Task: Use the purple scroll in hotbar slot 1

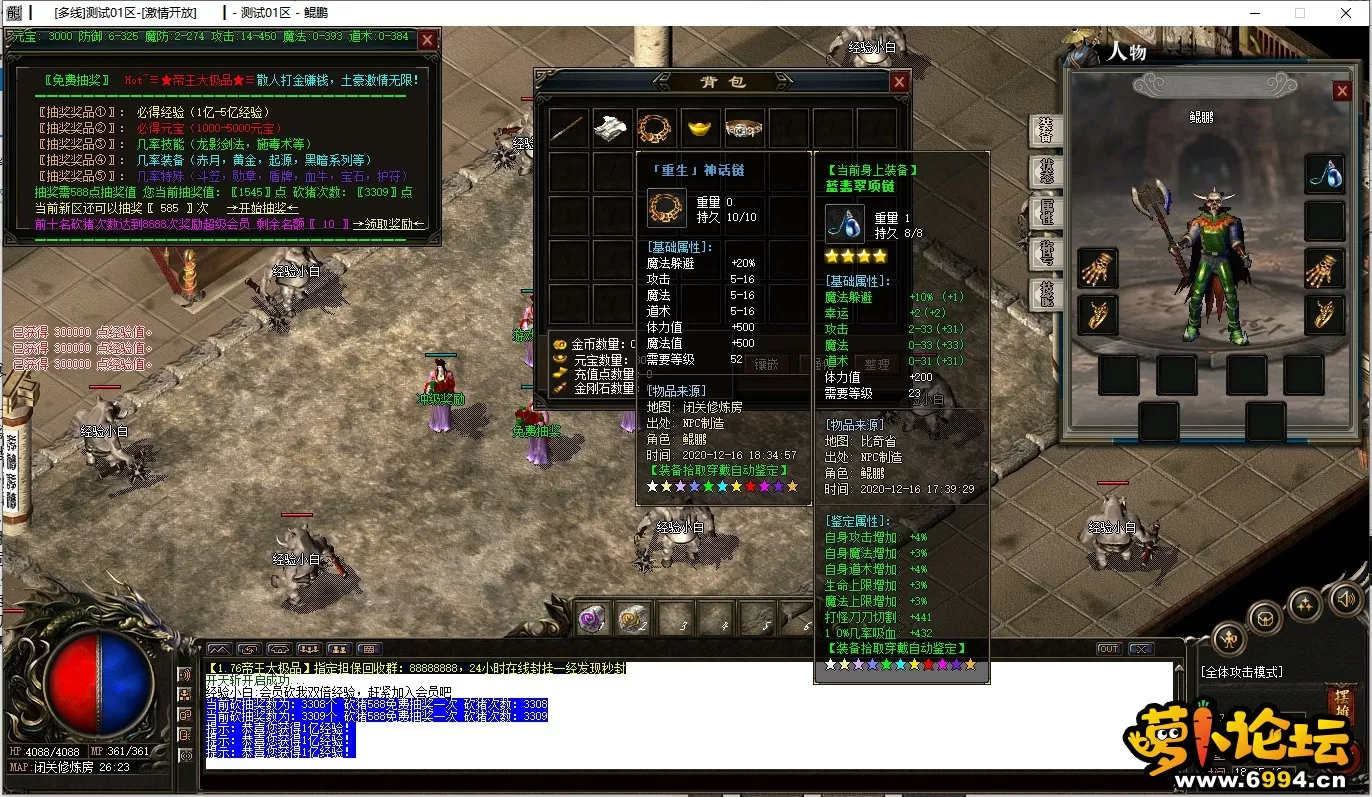Action: [592, 619]
